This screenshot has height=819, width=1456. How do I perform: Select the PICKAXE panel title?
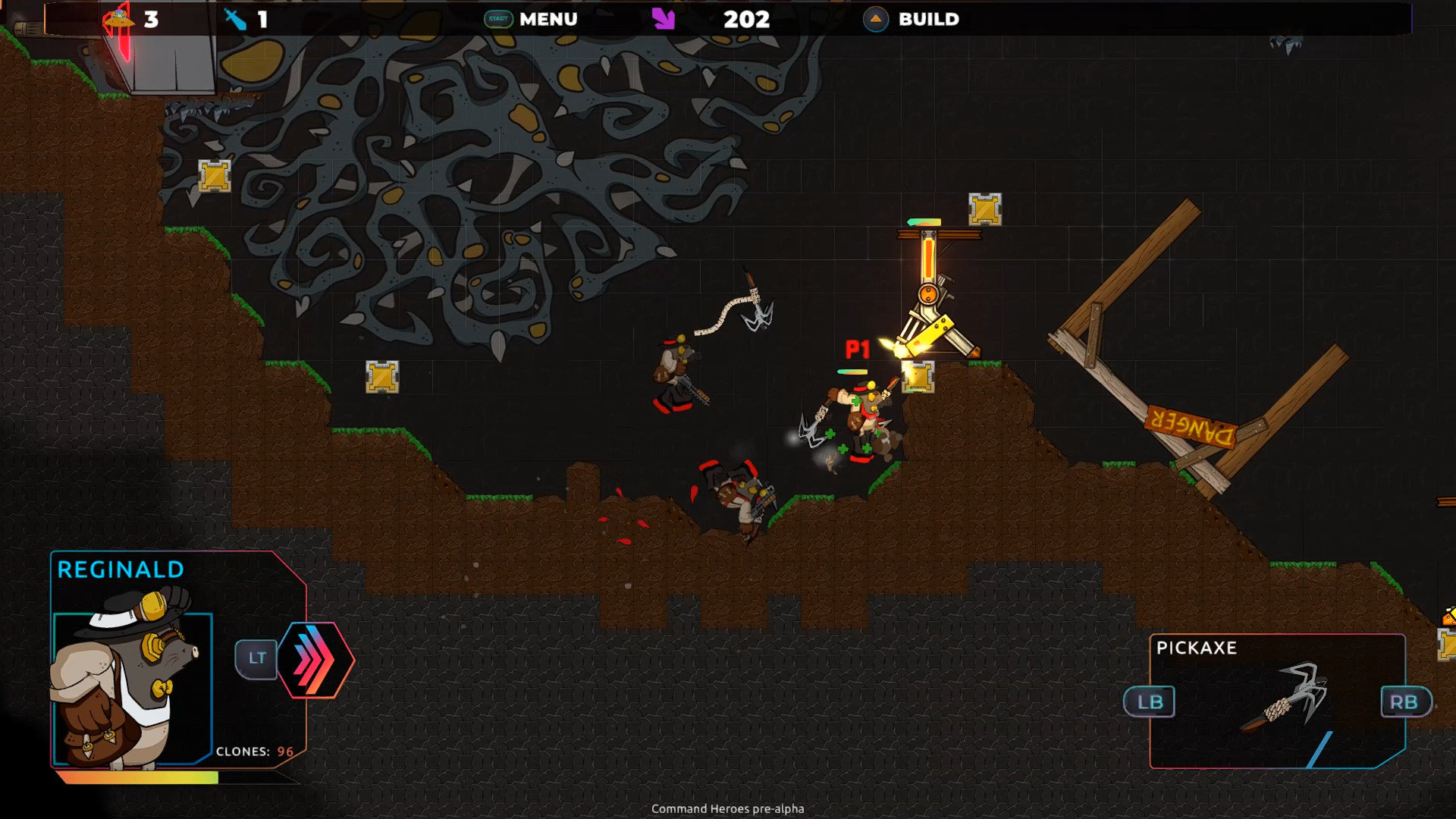click(x=1197, y=649)
